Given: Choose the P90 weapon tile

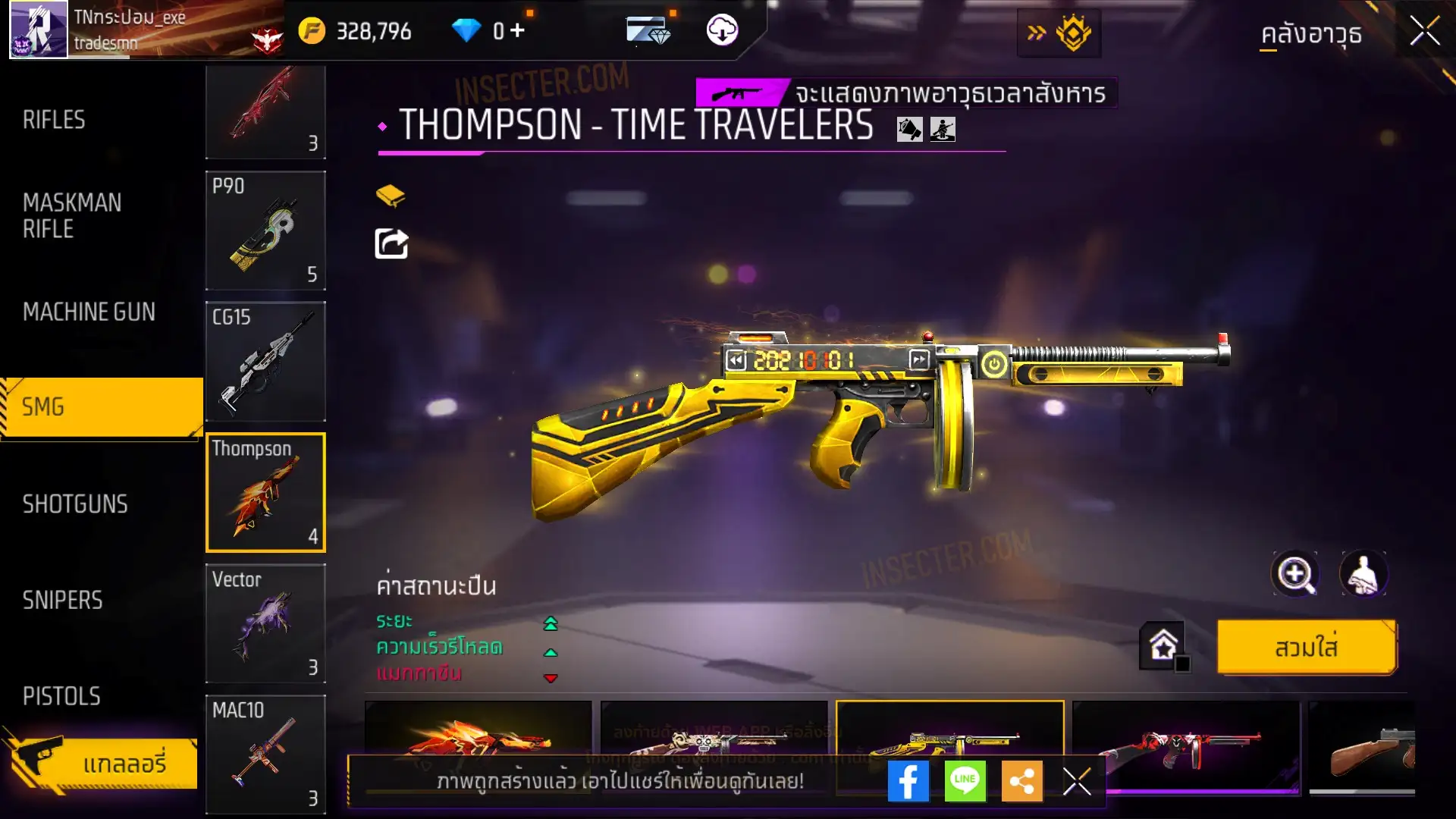Looking at the screenshot, I should point(265,231).
